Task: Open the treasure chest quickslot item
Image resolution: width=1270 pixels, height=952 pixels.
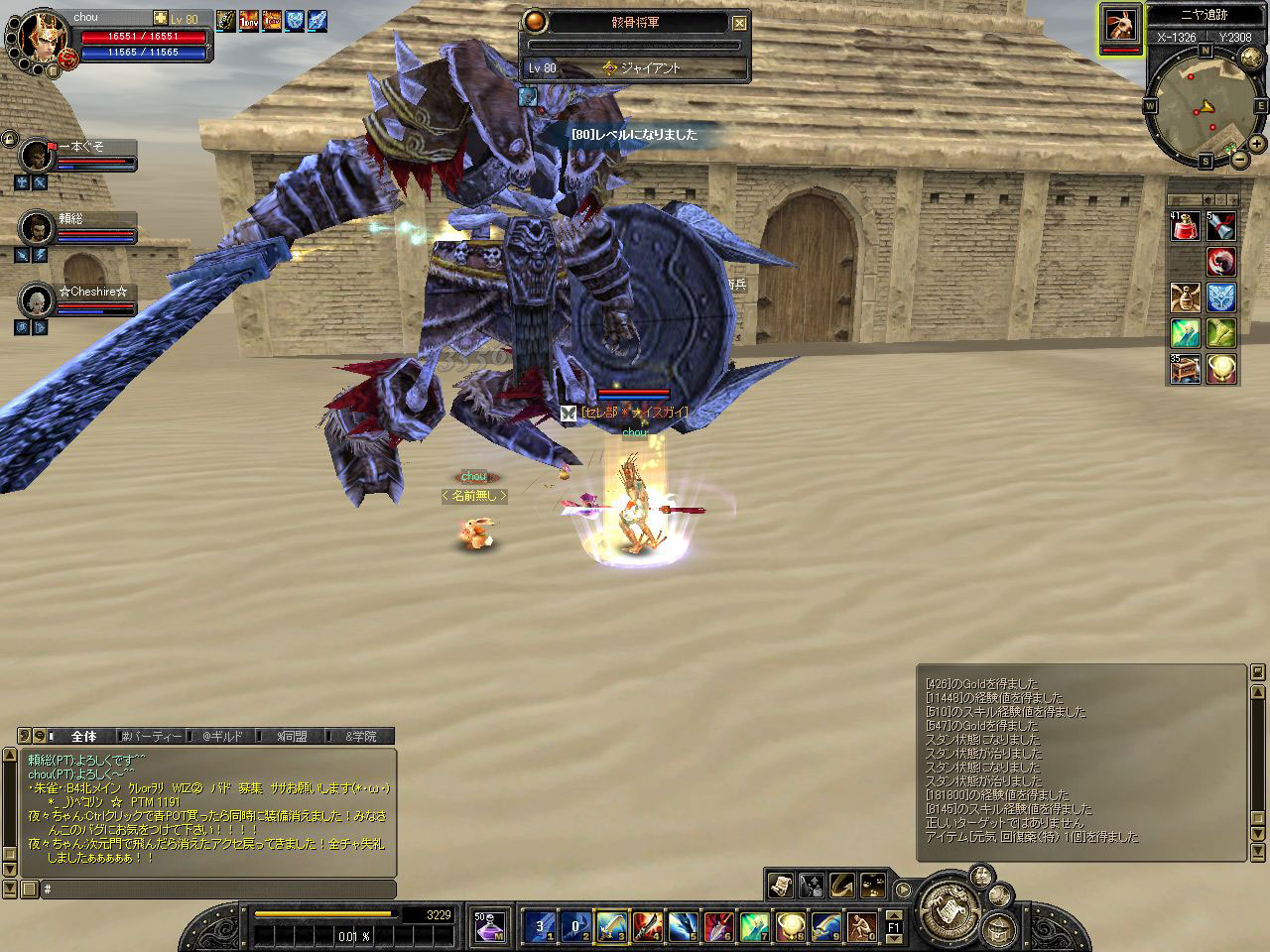Action: (x=1186, y=369)
